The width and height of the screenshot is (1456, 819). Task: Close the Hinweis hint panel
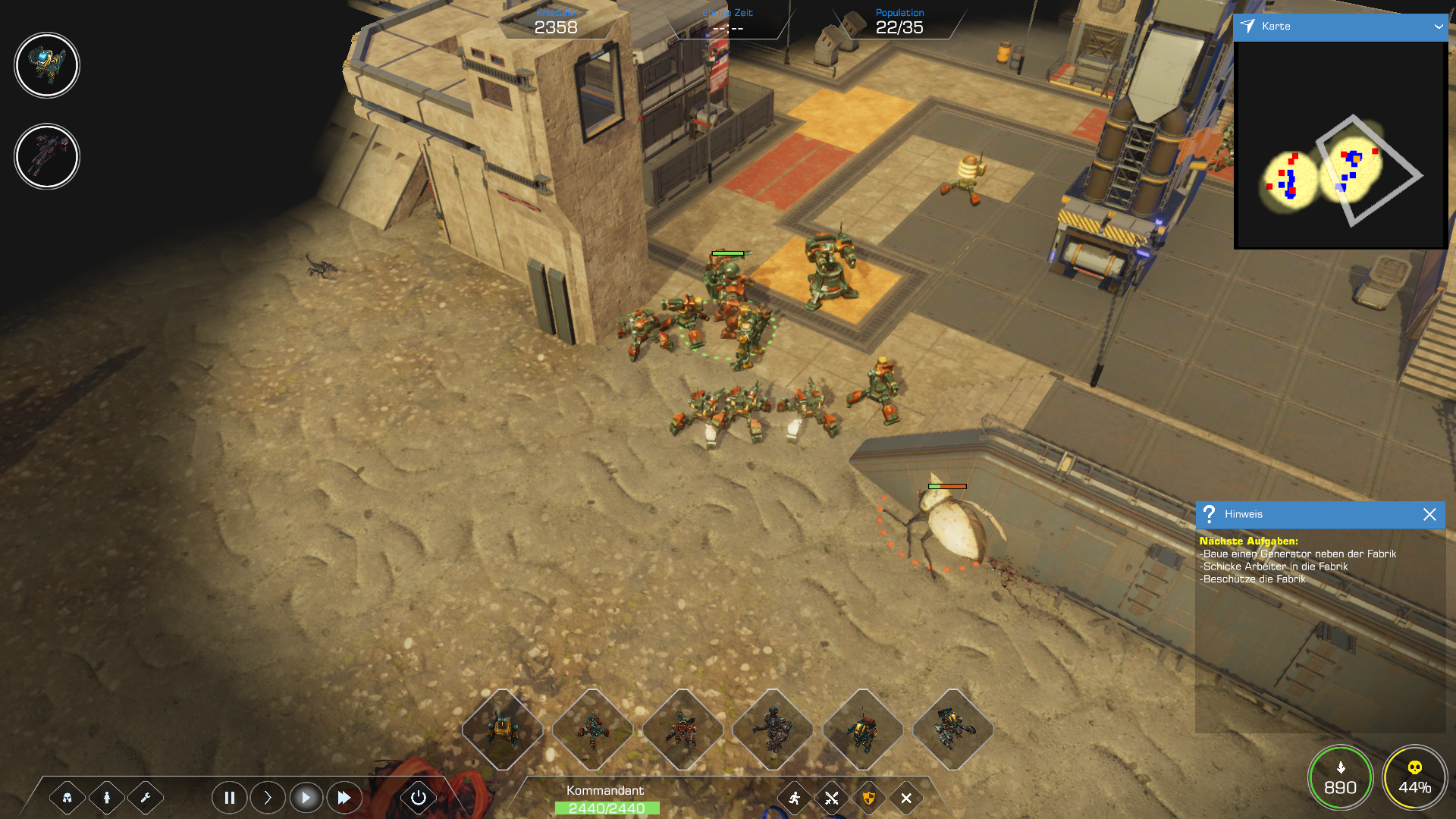[x=1429, y=515]
